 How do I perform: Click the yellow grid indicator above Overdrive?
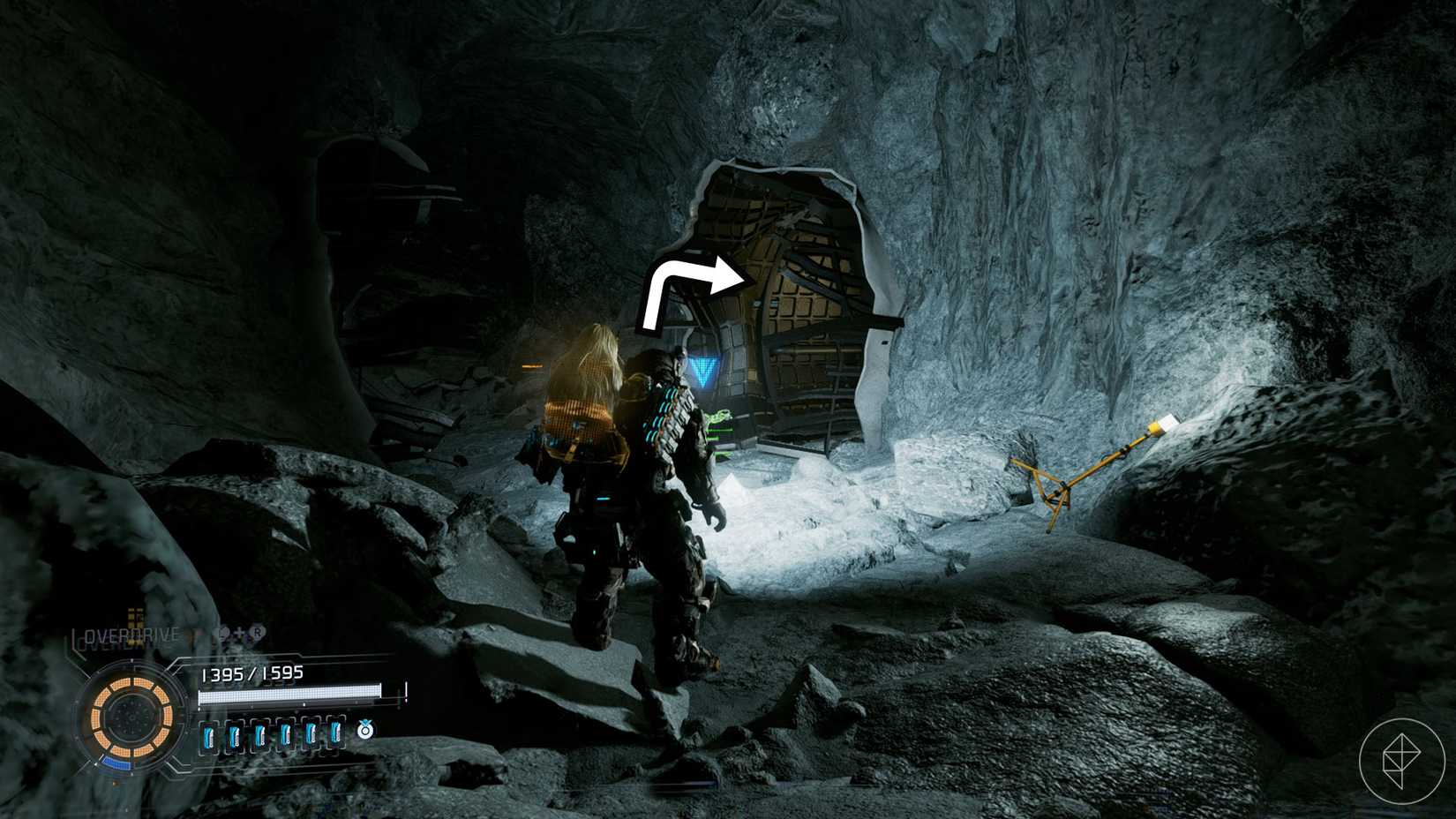[x=135, y=618]
